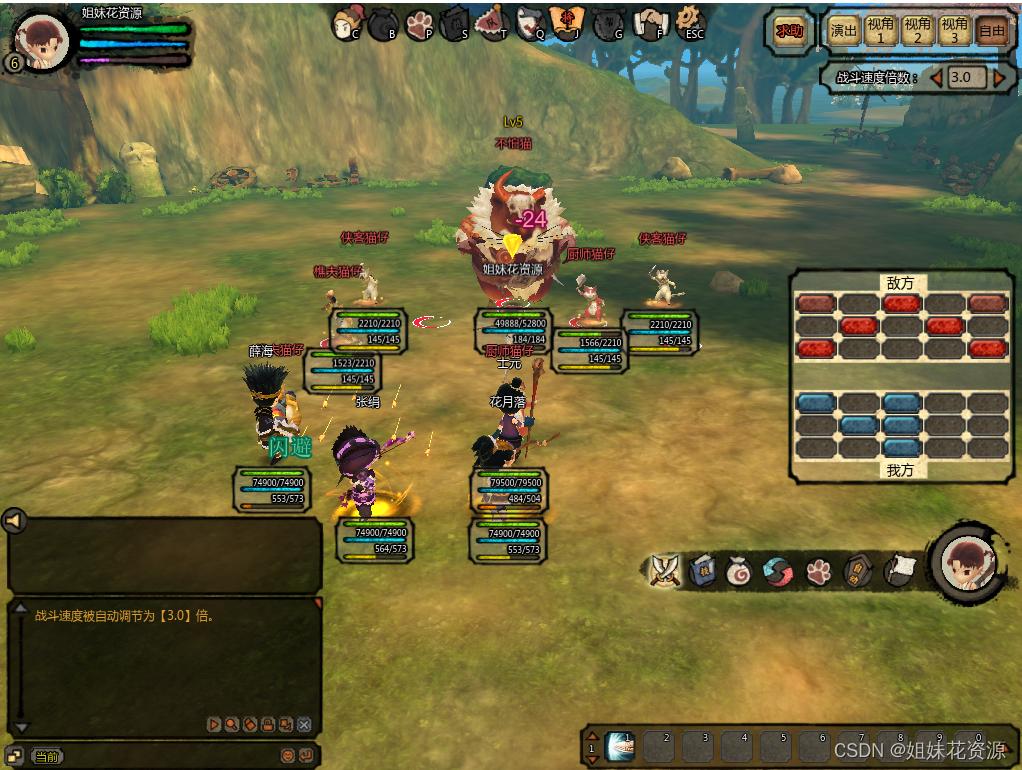The image size is (1022, 770).
Task: Open the ESC gear settings icon
Action: pos(690,21)
